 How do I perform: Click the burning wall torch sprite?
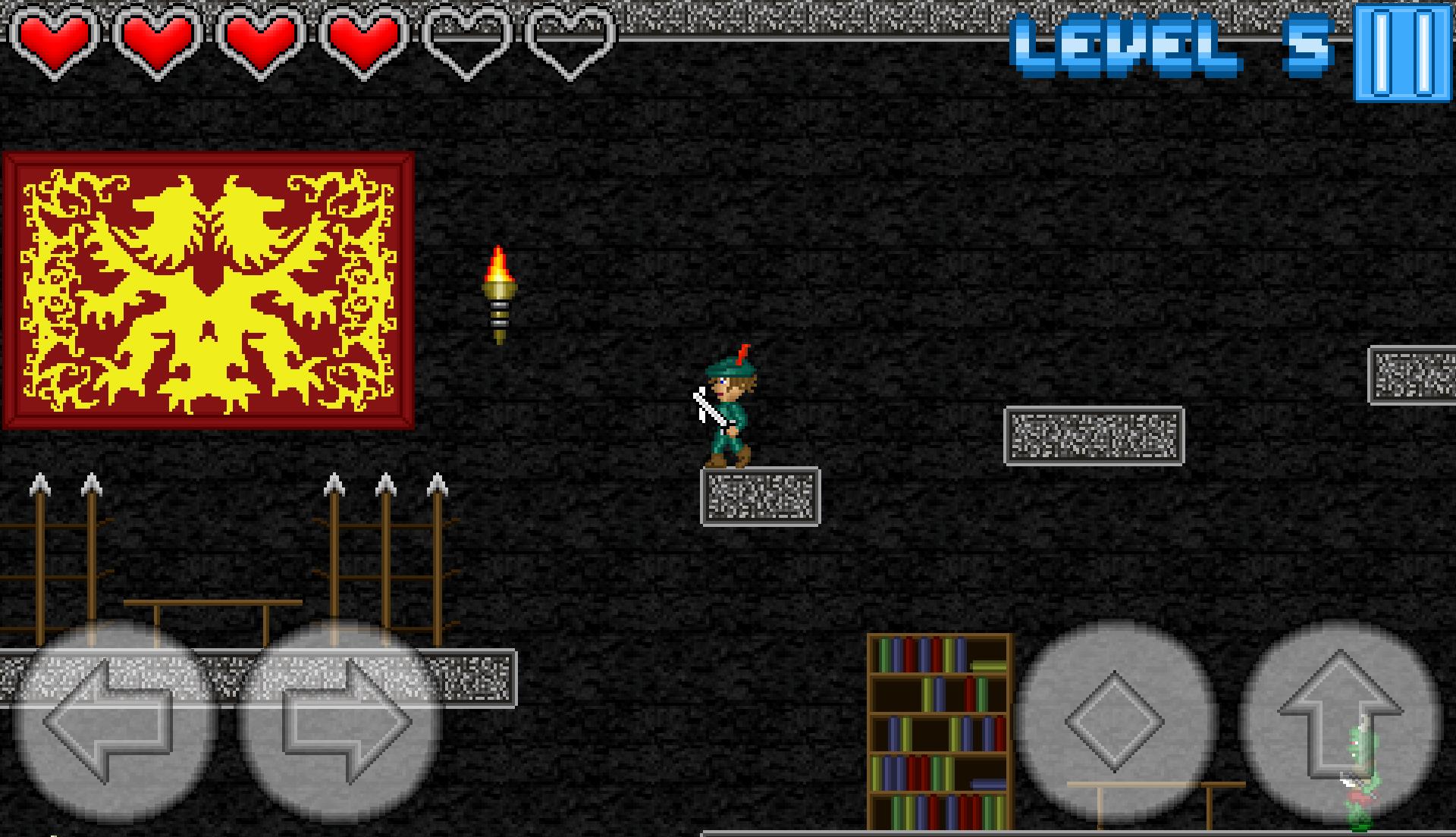tap(500, 296)
